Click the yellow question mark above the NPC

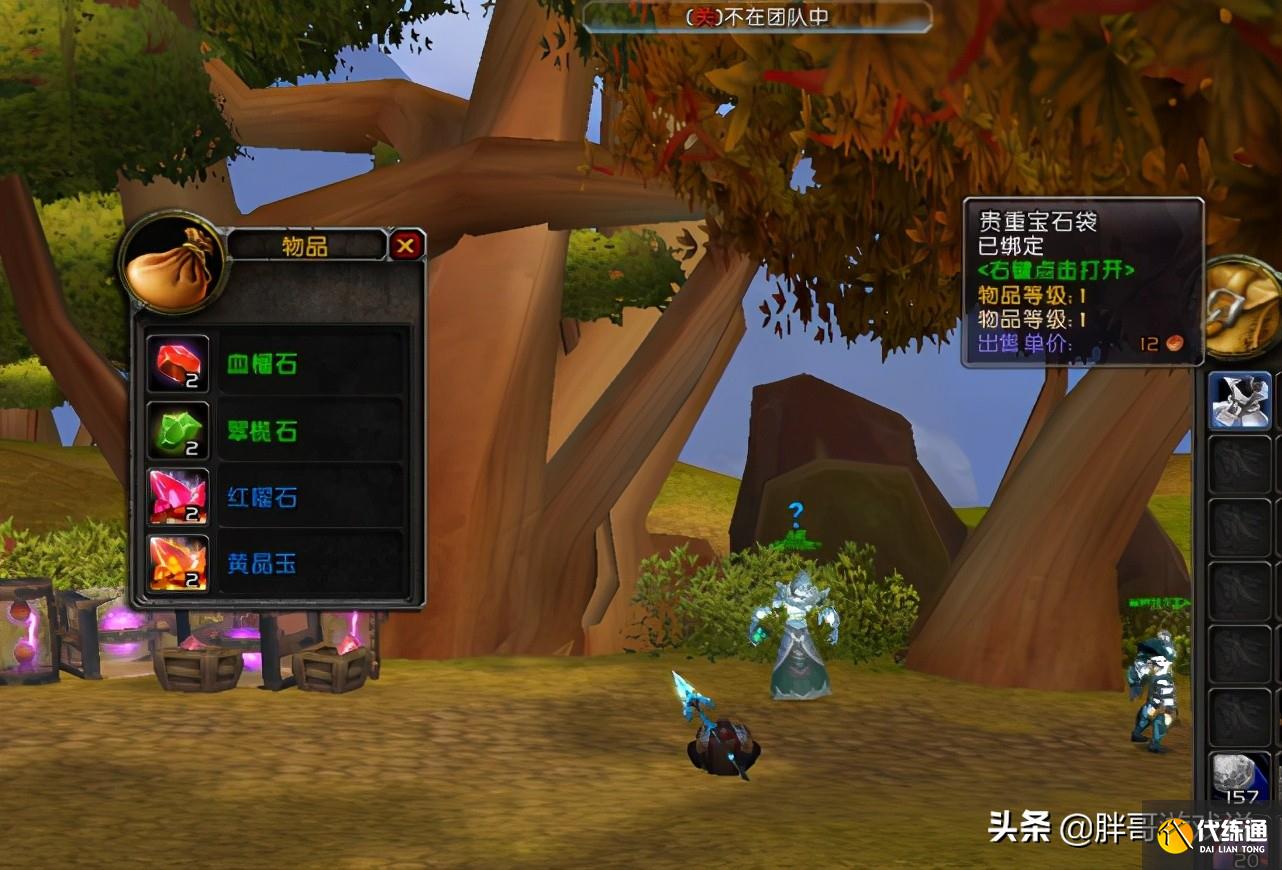[x=794, y=513]
